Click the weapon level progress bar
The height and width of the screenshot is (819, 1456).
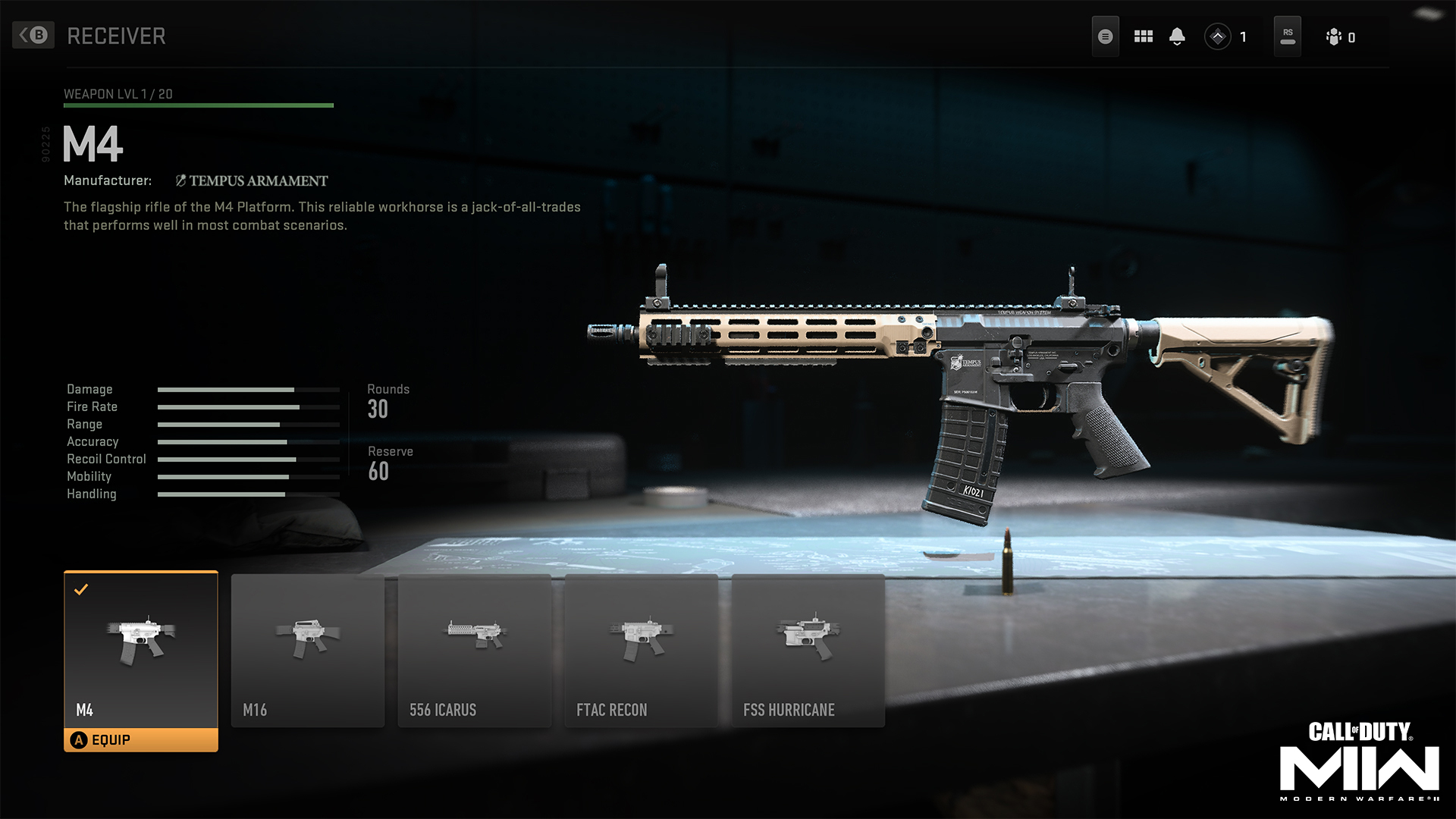coord(199,104)
